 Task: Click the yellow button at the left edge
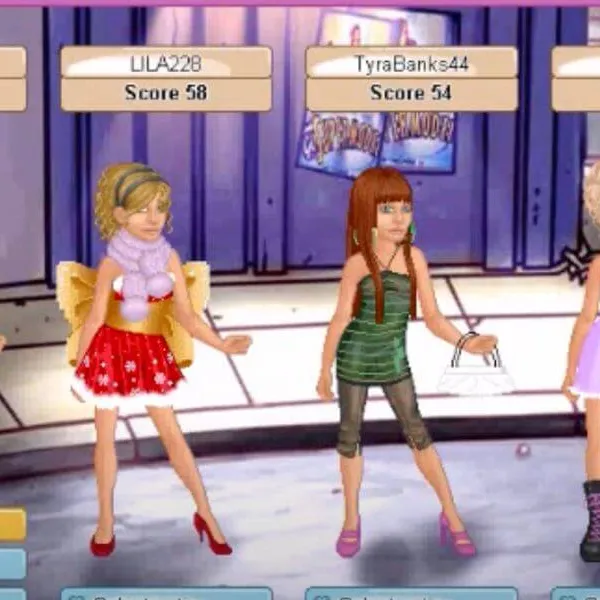coord(12,524)
